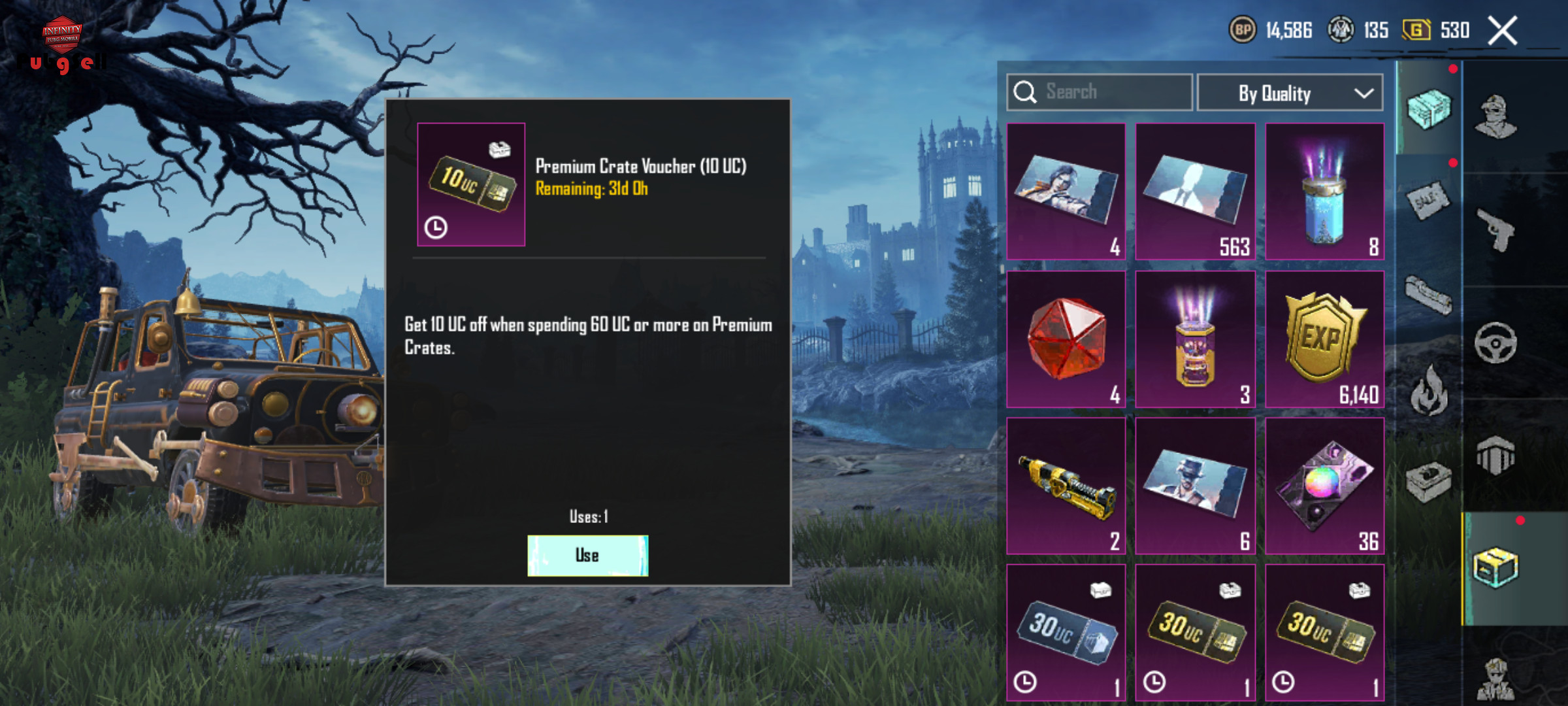Viewport: 1568px width, 706px height.
Task: Open the By Quality sort dropdown
Action: (1290, 93)
